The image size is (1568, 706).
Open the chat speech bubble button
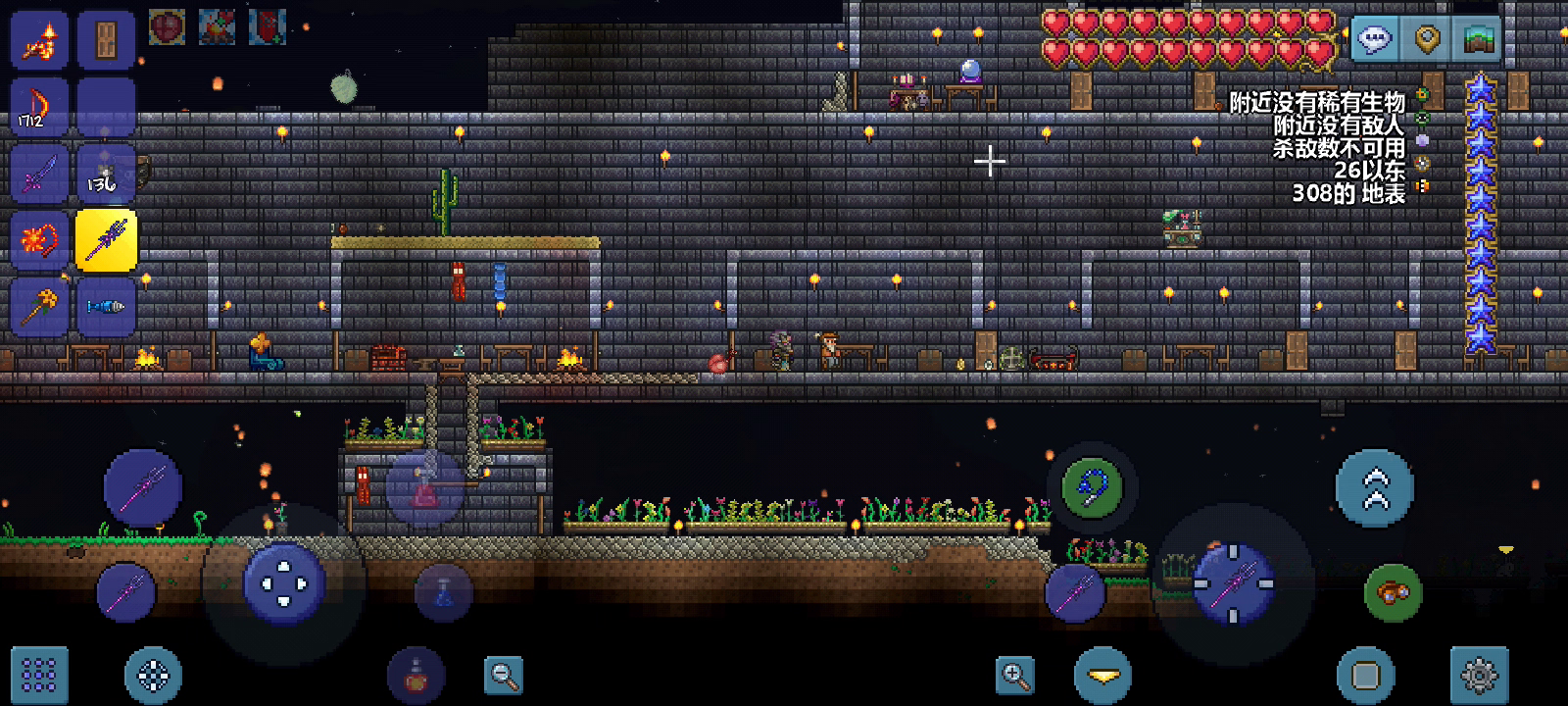pyautogui.click(x=1376, y=39)
